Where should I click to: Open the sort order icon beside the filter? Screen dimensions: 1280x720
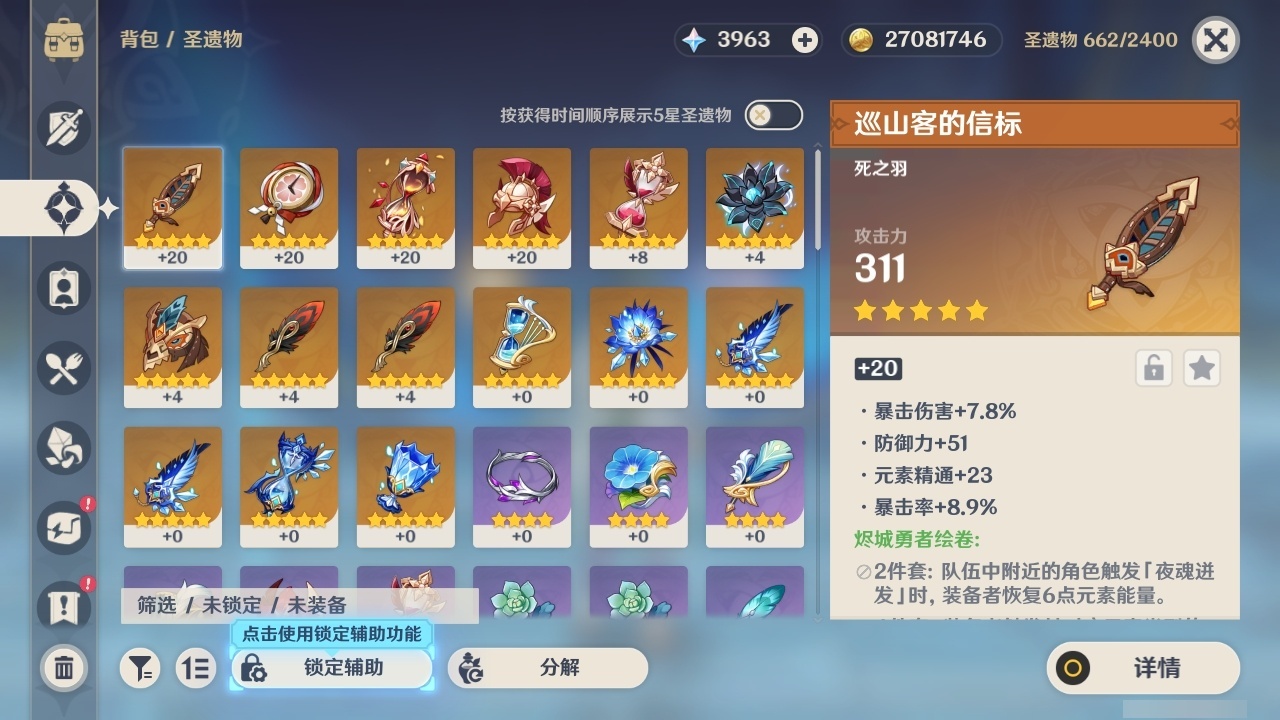pos(196,668)
